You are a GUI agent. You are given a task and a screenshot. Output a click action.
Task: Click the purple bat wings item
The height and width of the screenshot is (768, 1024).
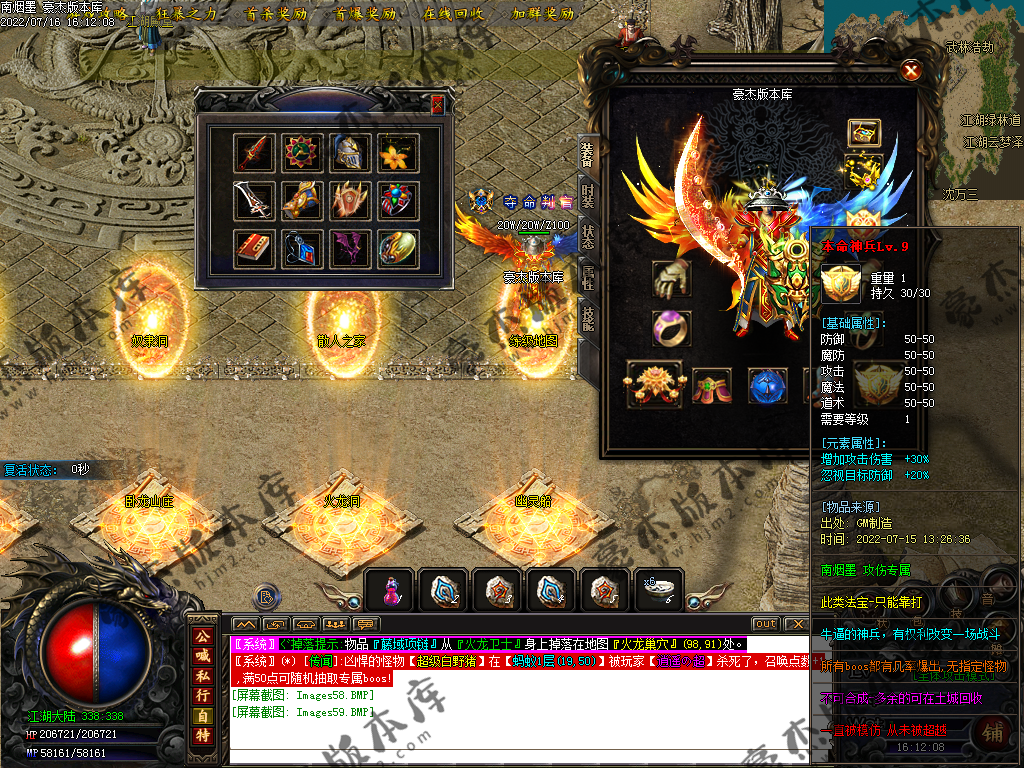point(350,248)
